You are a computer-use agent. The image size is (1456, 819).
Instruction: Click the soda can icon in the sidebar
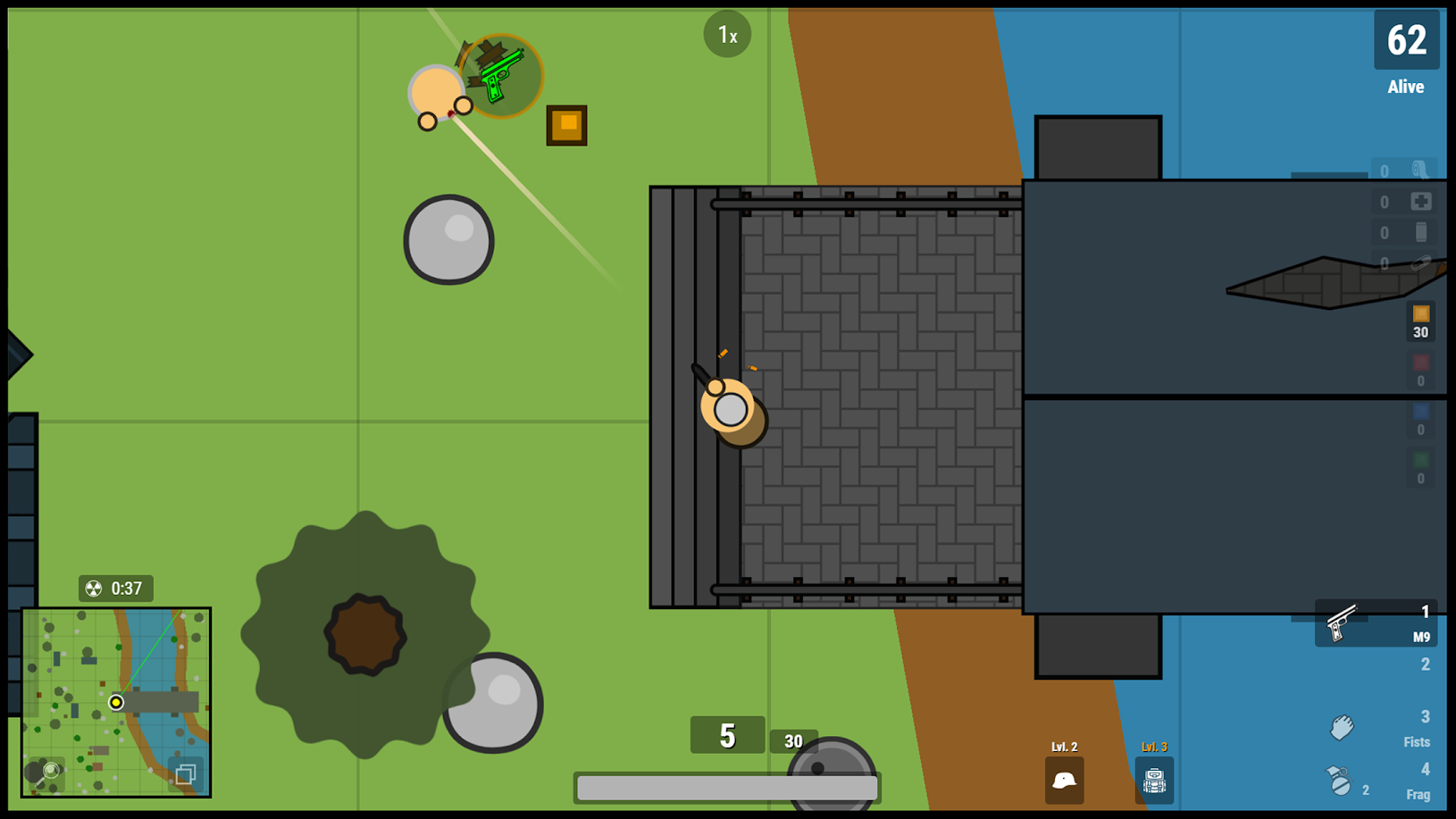coord(1421,232)
